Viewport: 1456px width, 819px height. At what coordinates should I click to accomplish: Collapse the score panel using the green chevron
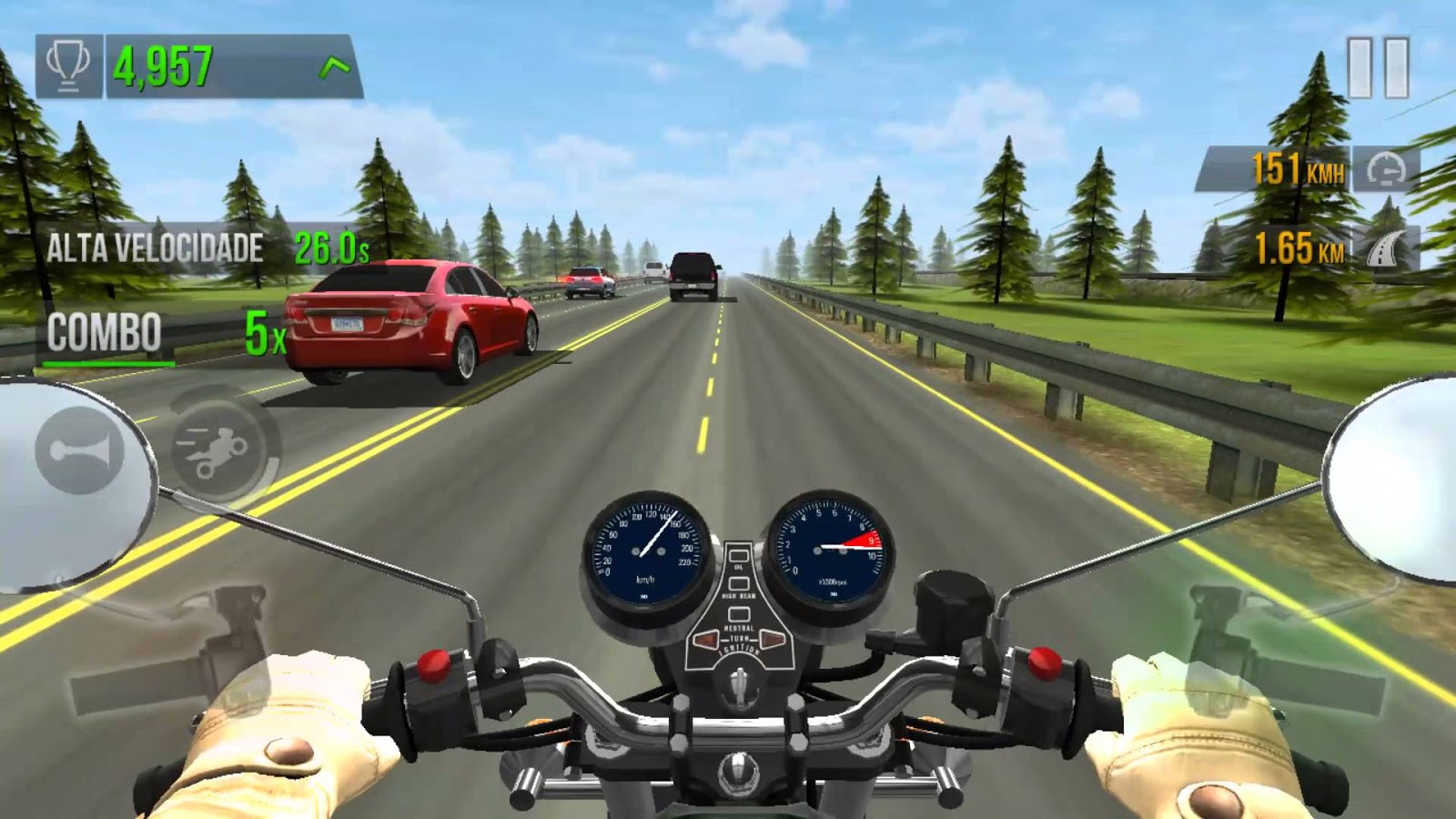pos(334,64)
